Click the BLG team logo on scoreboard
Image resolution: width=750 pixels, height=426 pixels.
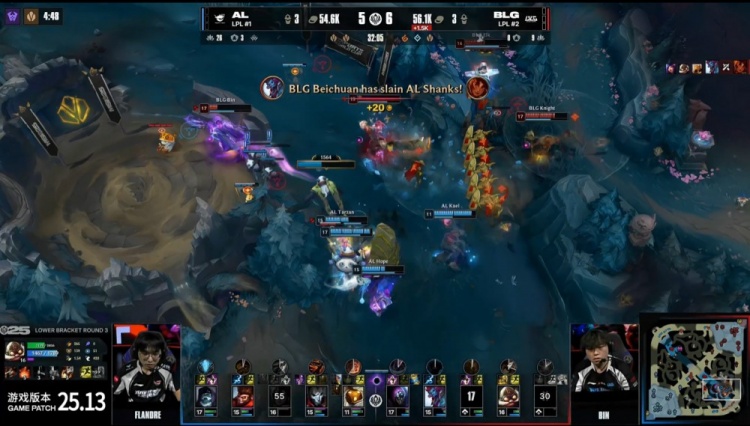tap(531, 18)
